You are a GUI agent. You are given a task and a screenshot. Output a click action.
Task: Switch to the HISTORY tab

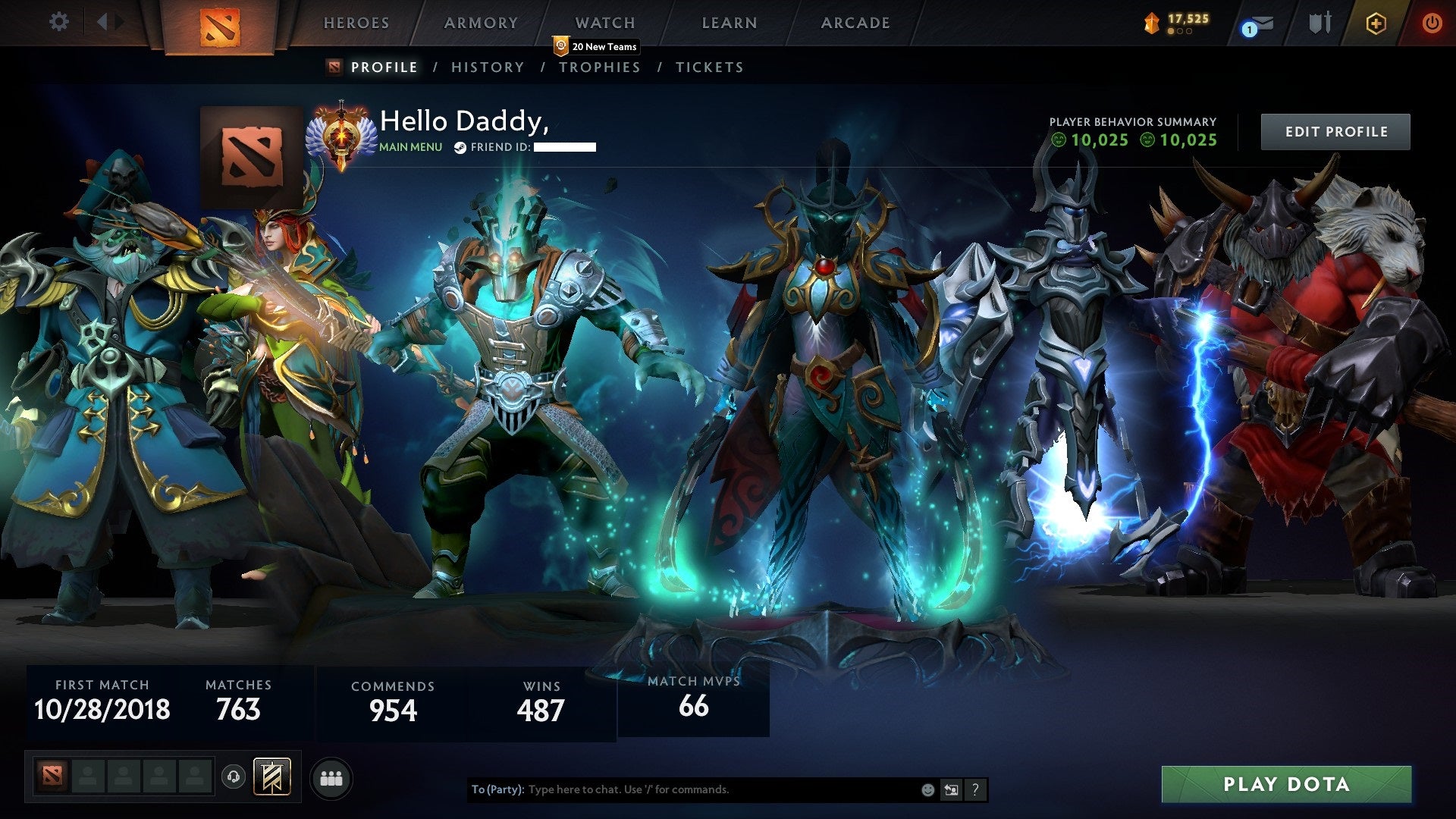[487, 67]
